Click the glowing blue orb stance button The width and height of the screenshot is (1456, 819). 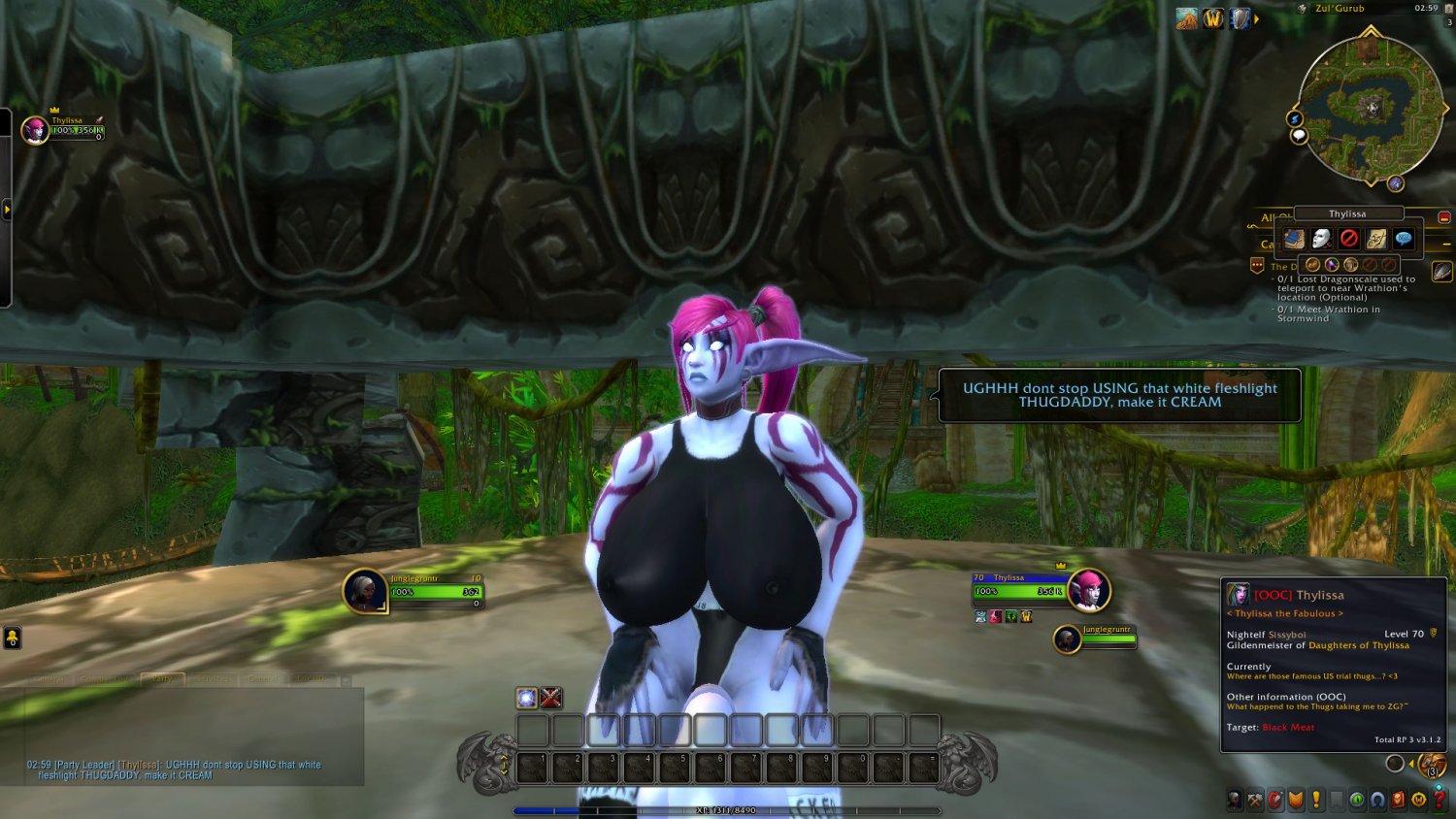point(526,698)
